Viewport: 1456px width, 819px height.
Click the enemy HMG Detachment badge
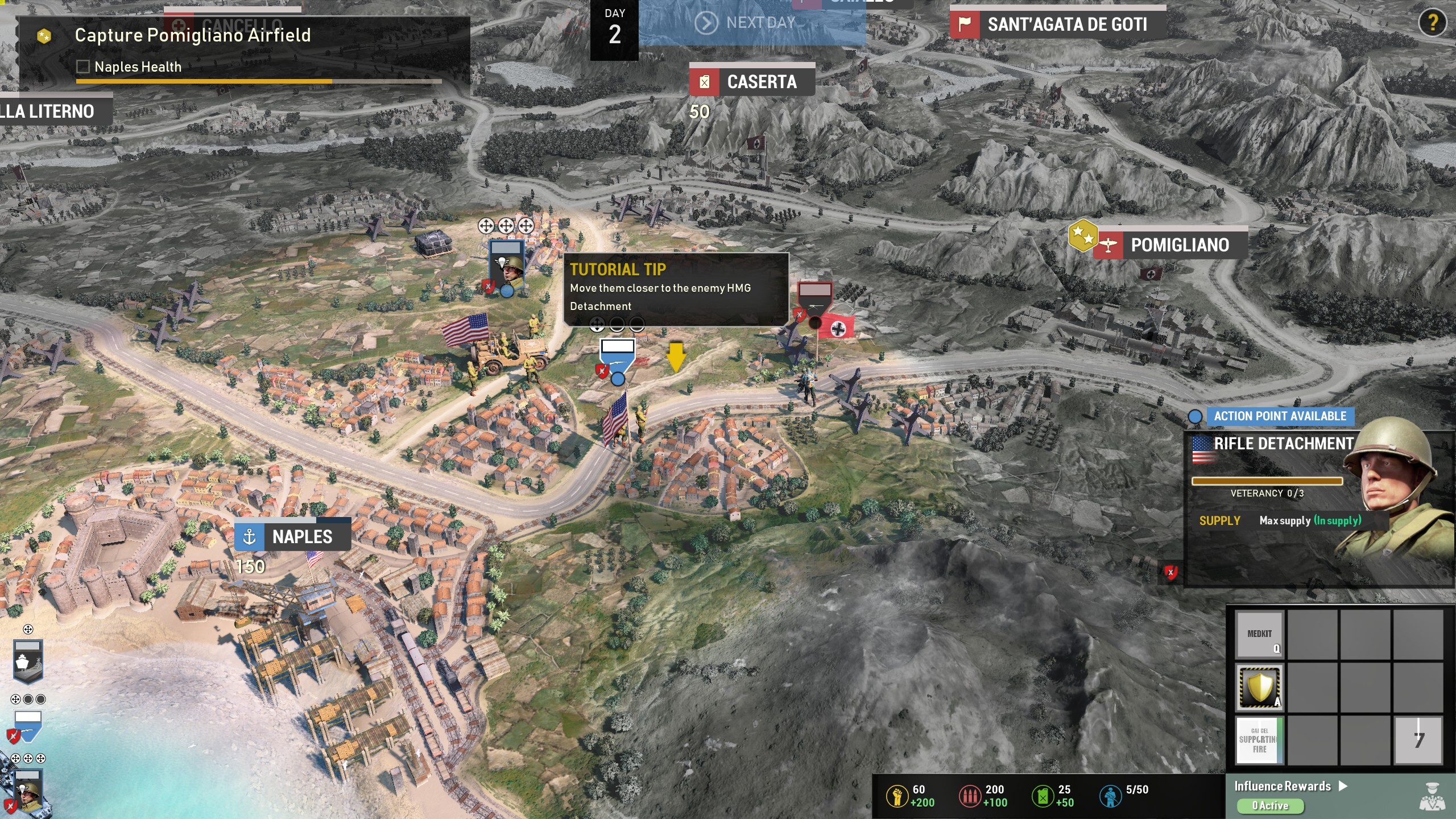(814, 300)
